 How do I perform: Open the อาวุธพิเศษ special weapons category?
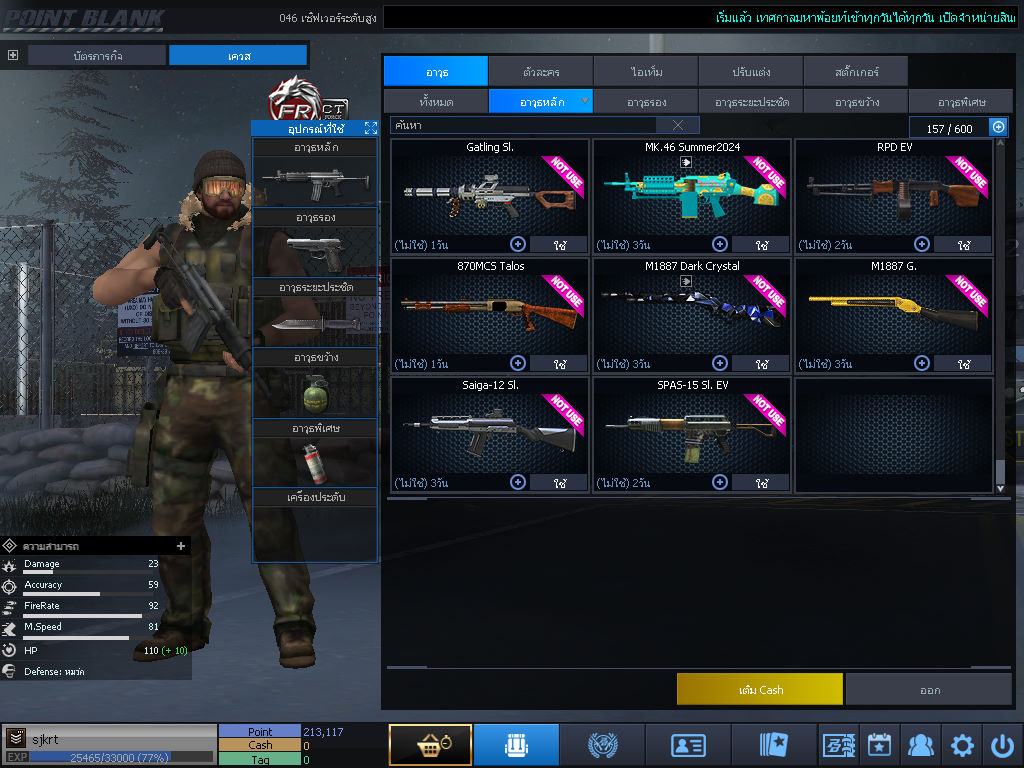[962, 102]
